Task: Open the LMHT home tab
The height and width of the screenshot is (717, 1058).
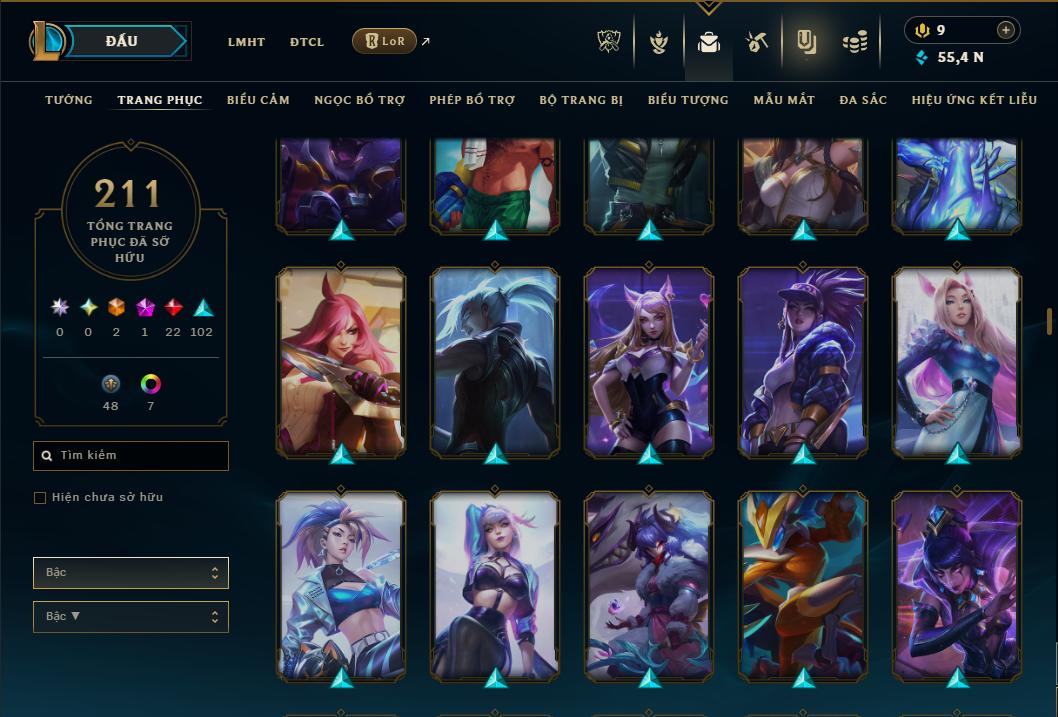Action: coord(246,42)
